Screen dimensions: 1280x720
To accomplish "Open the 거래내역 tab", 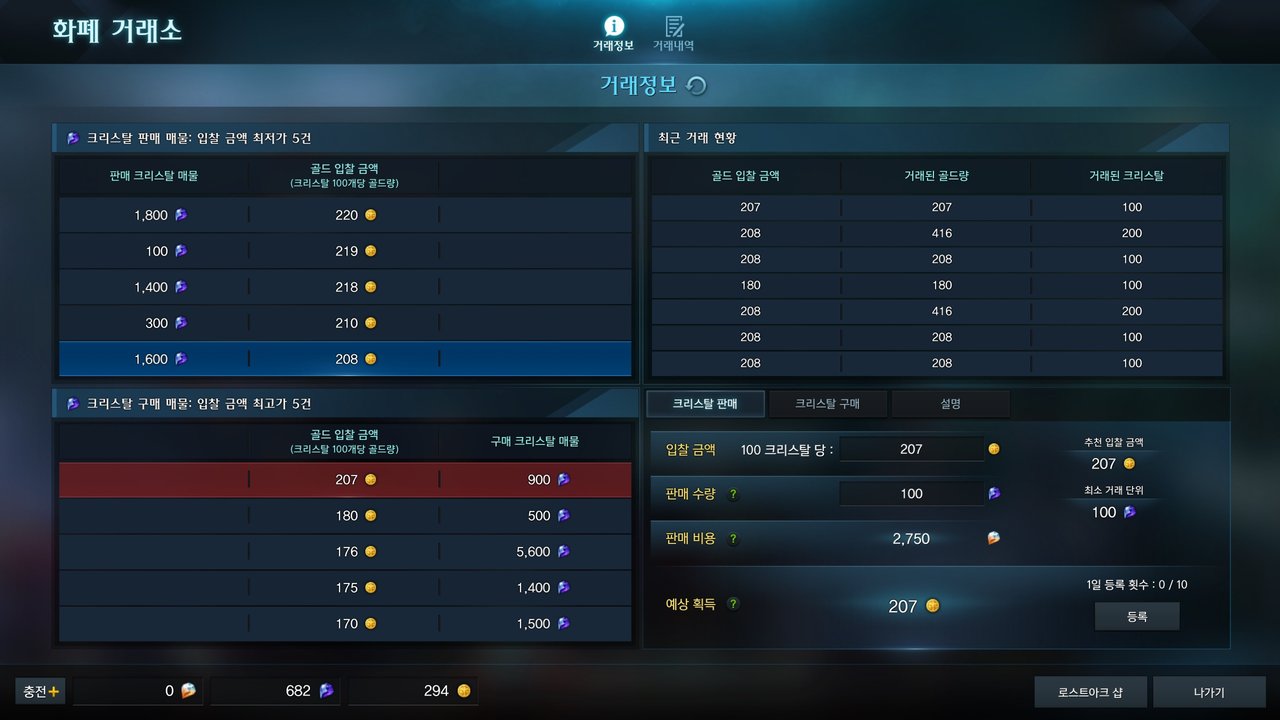I will [673, 33].
